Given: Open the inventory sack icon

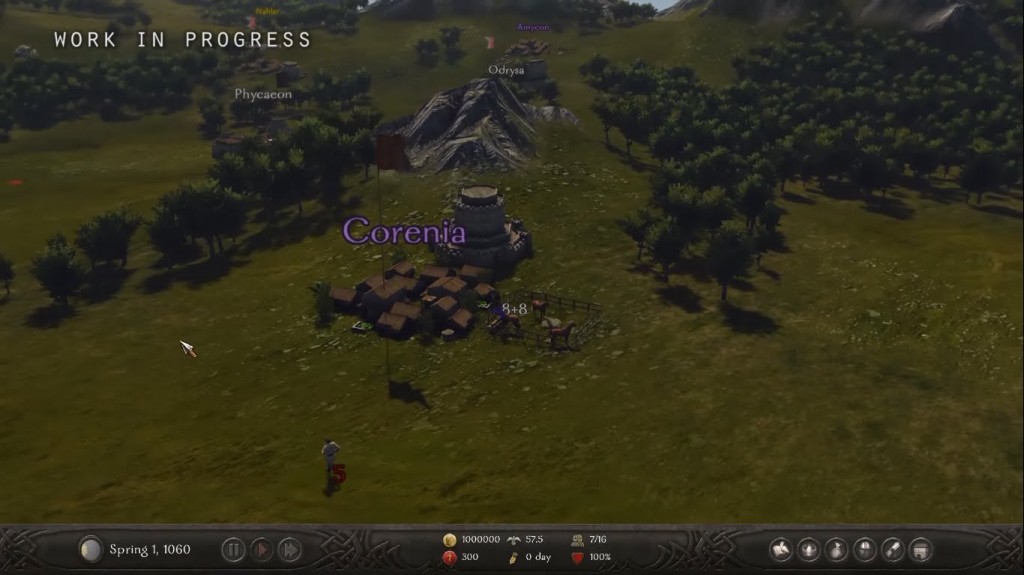Looking at the screenshot, I should pos(837,549).
